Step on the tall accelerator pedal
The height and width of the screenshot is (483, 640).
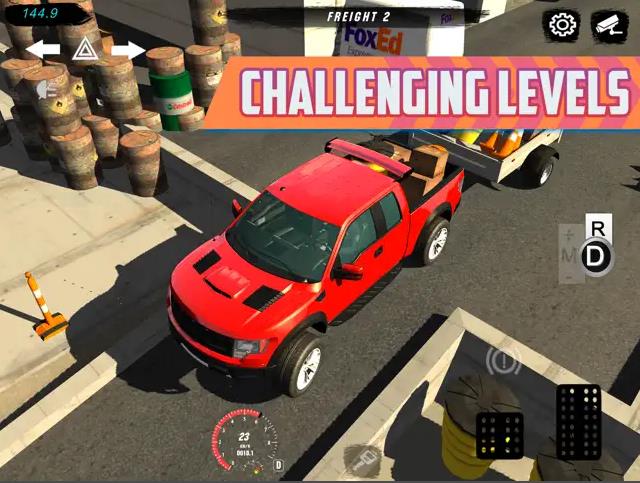tap(578, 421)
